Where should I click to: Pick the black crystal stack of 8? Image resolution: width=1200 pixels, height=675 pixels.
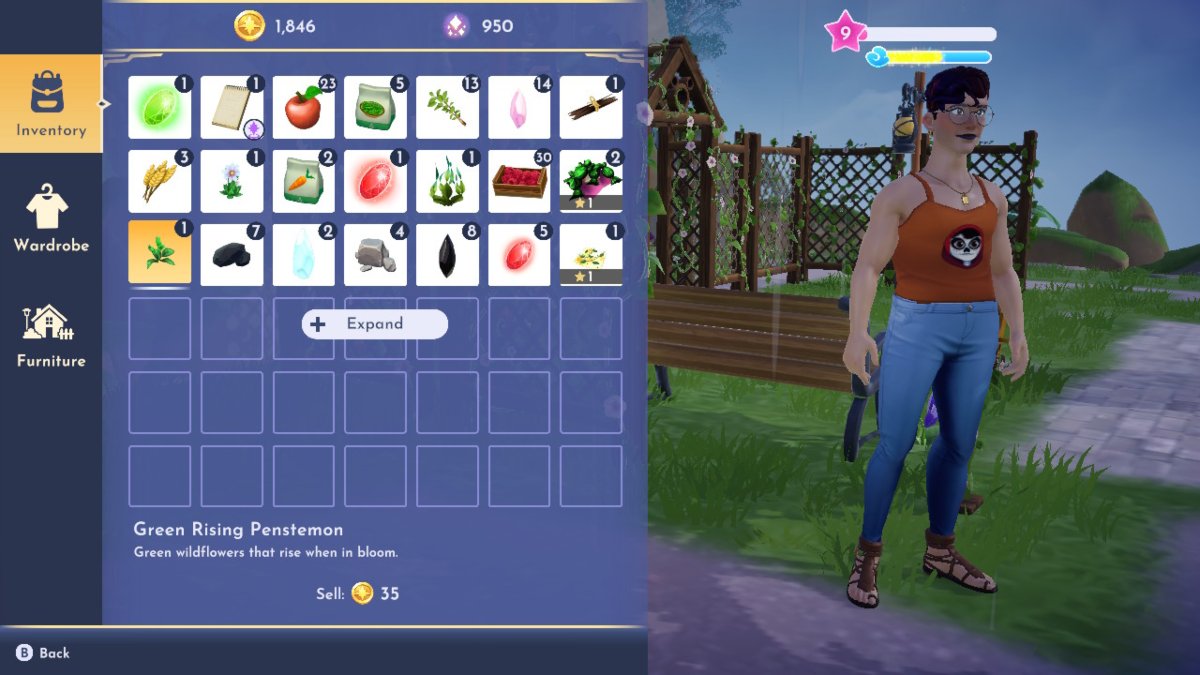pyautogui.click(x=447, y=254)
